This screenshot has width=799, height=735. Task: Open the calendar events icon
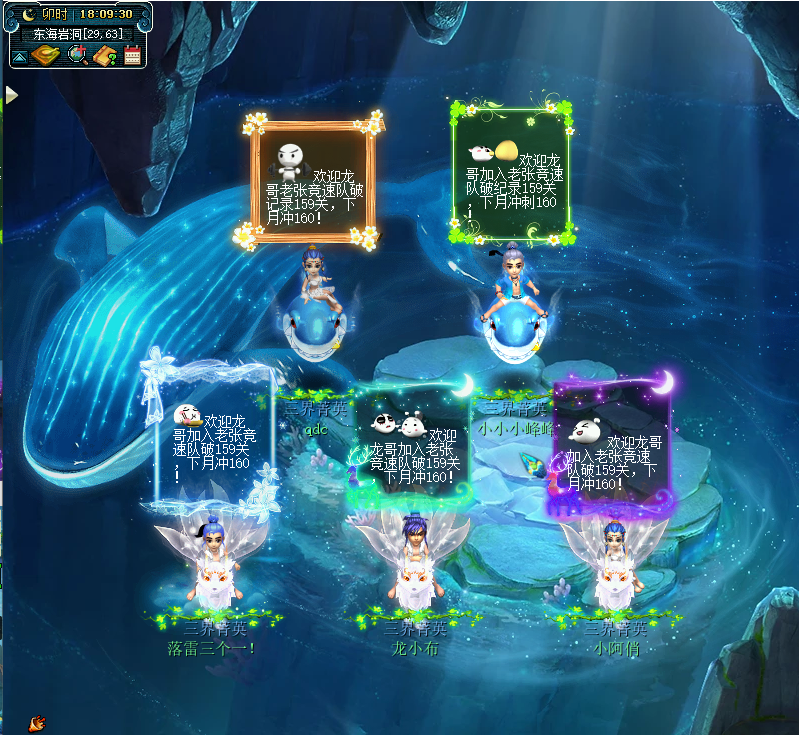132,55
